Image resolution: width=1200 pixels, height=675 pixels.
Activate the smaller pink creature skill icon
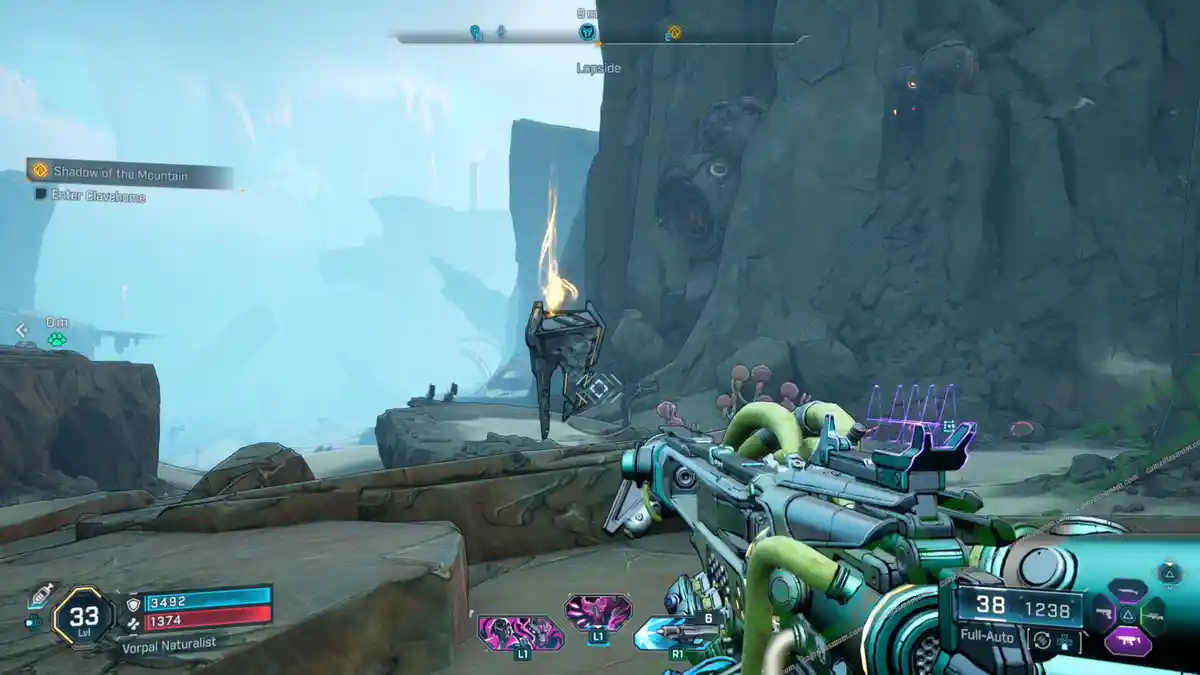coord(597,611)
